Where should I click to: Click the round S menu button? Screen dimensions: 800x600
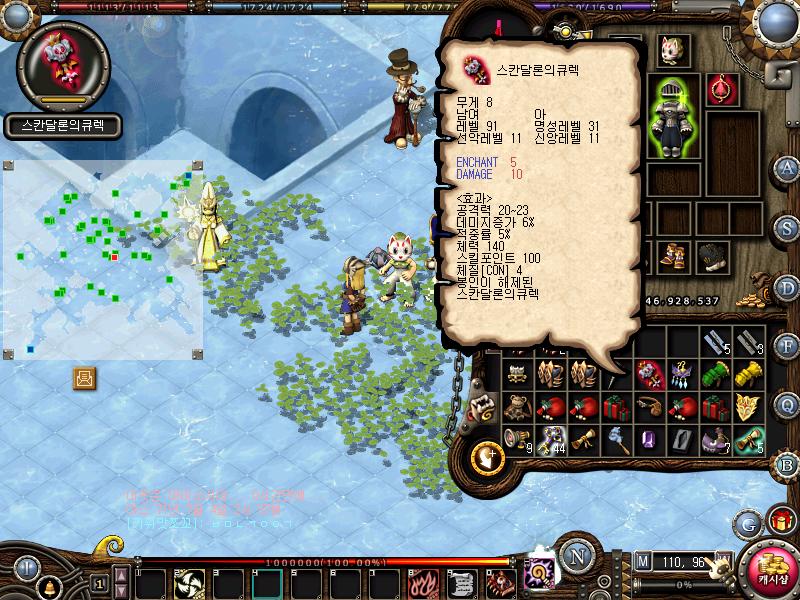[x=787, y=228]
